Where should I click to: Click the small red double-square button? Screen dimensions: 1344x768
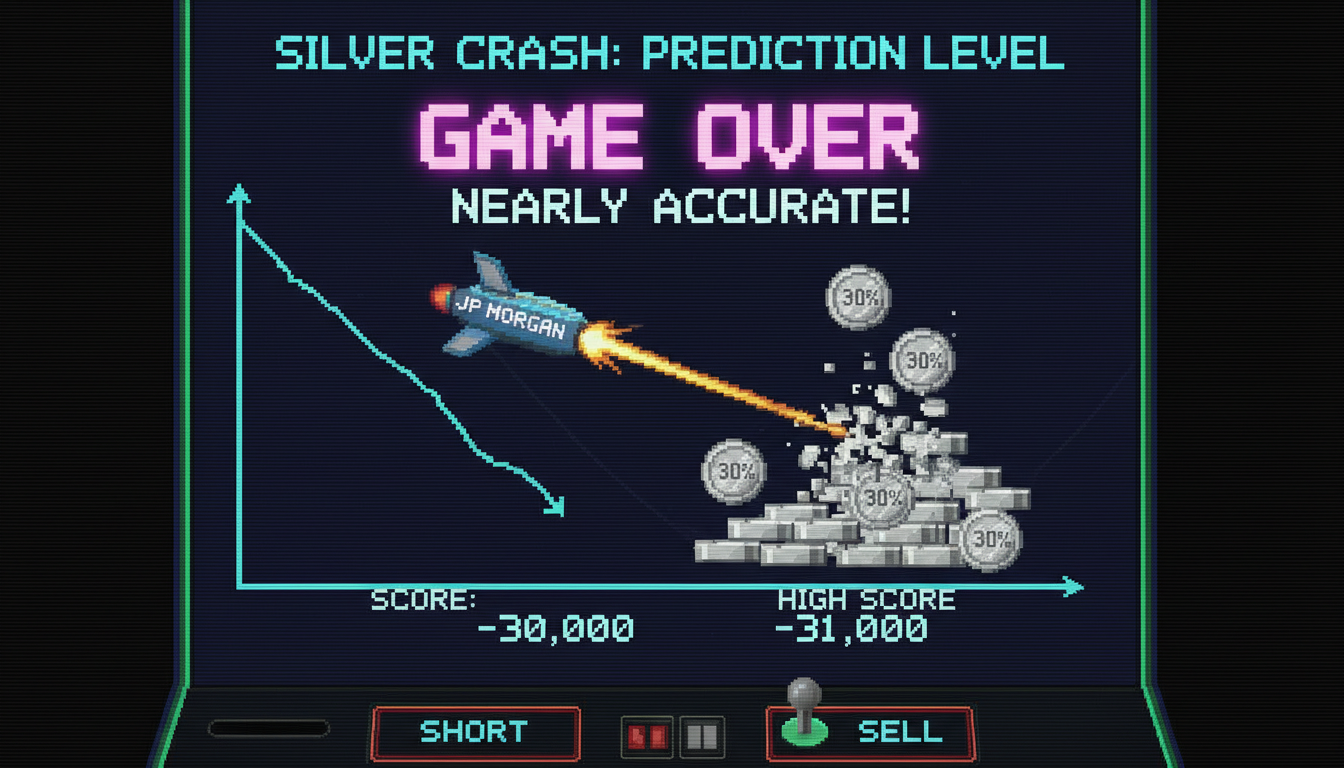click(x=646, y=738)
